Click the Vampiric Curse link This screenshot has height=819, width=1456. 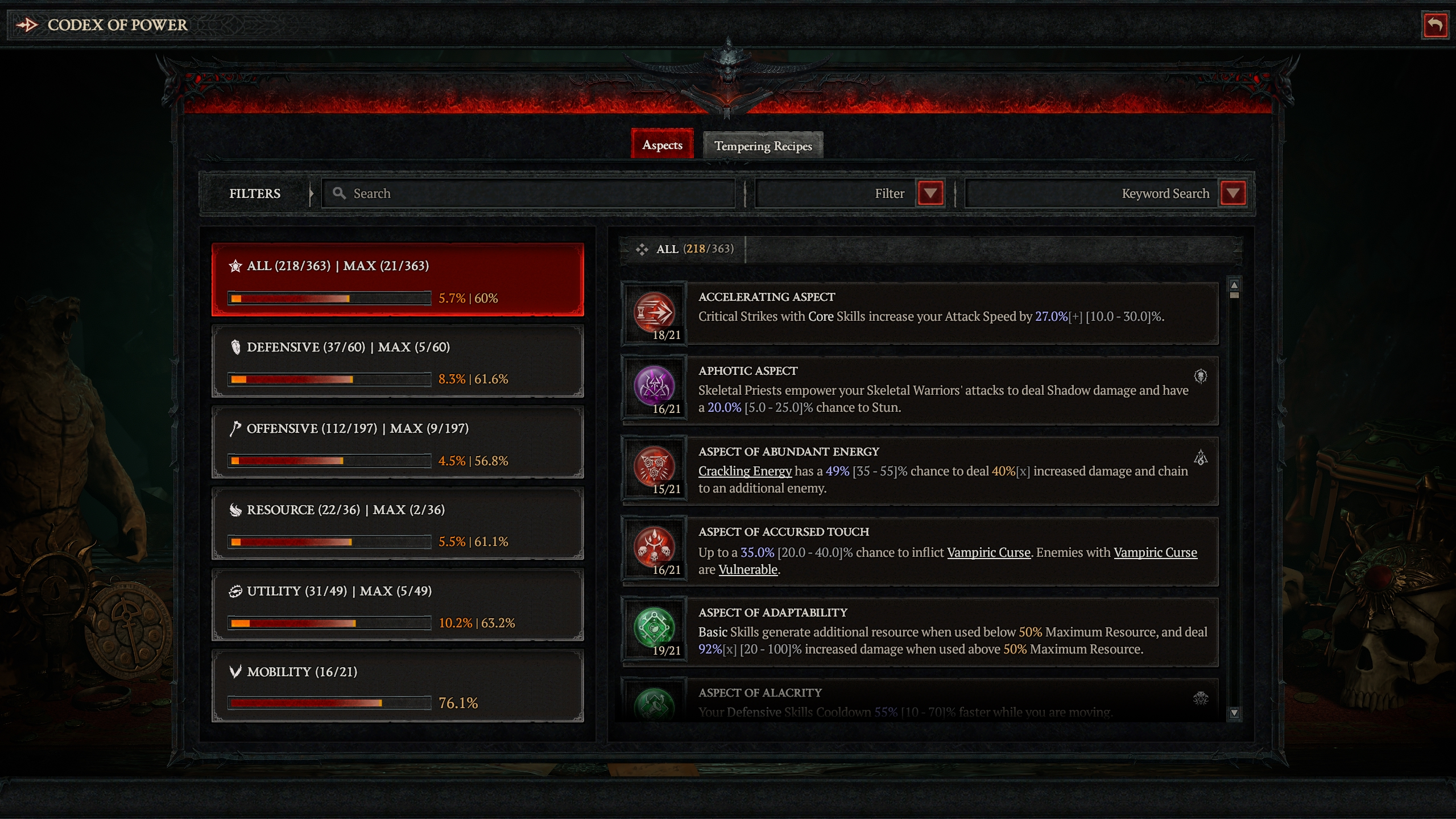(989, 552)
